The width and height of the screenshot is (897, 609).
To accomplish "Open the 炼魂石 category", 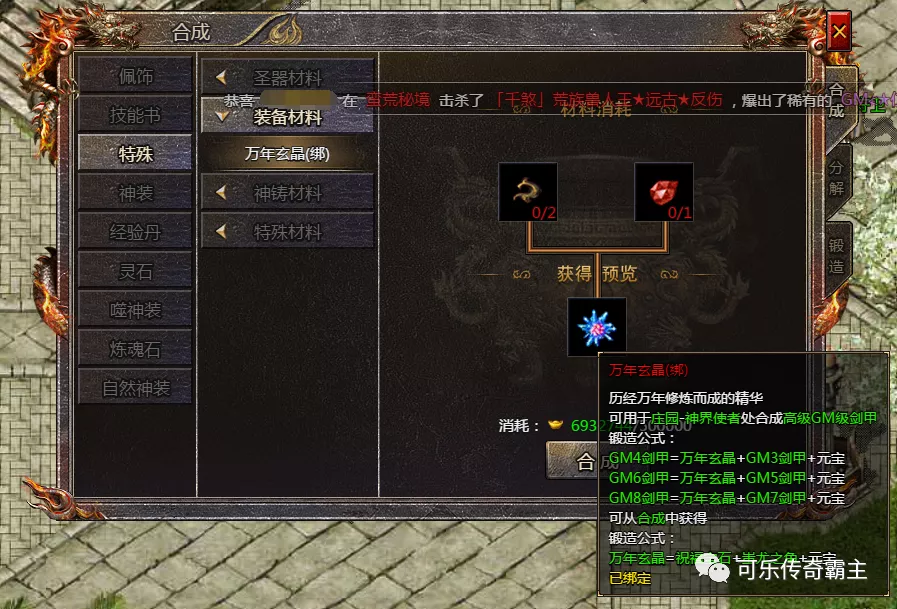I will point(135,348).
